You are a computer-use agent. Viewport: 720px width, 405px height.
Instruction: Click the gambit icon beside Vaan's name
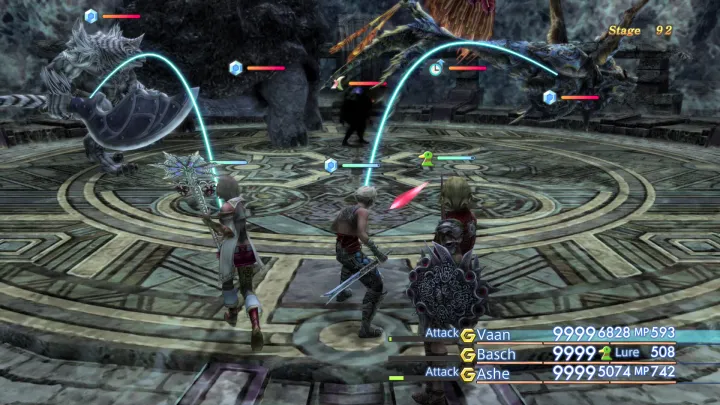tap(467, 334)
